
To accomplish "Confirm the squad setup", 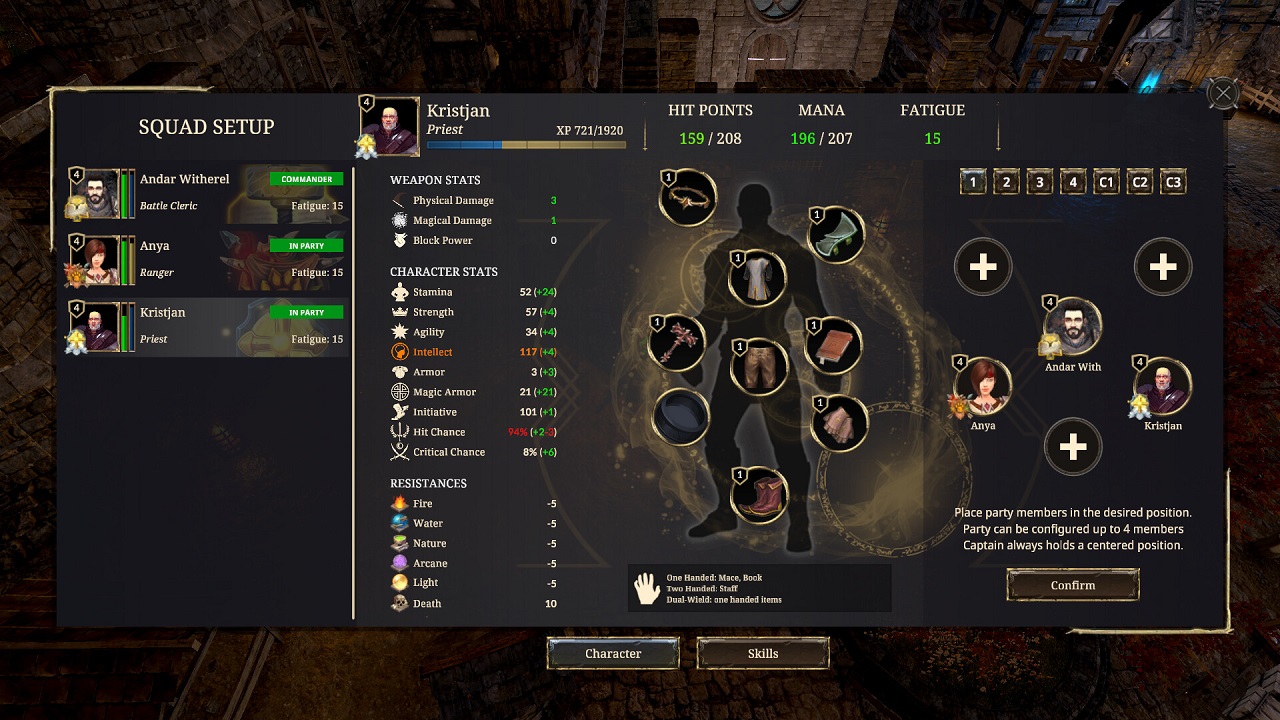I will pos(1072,585).
